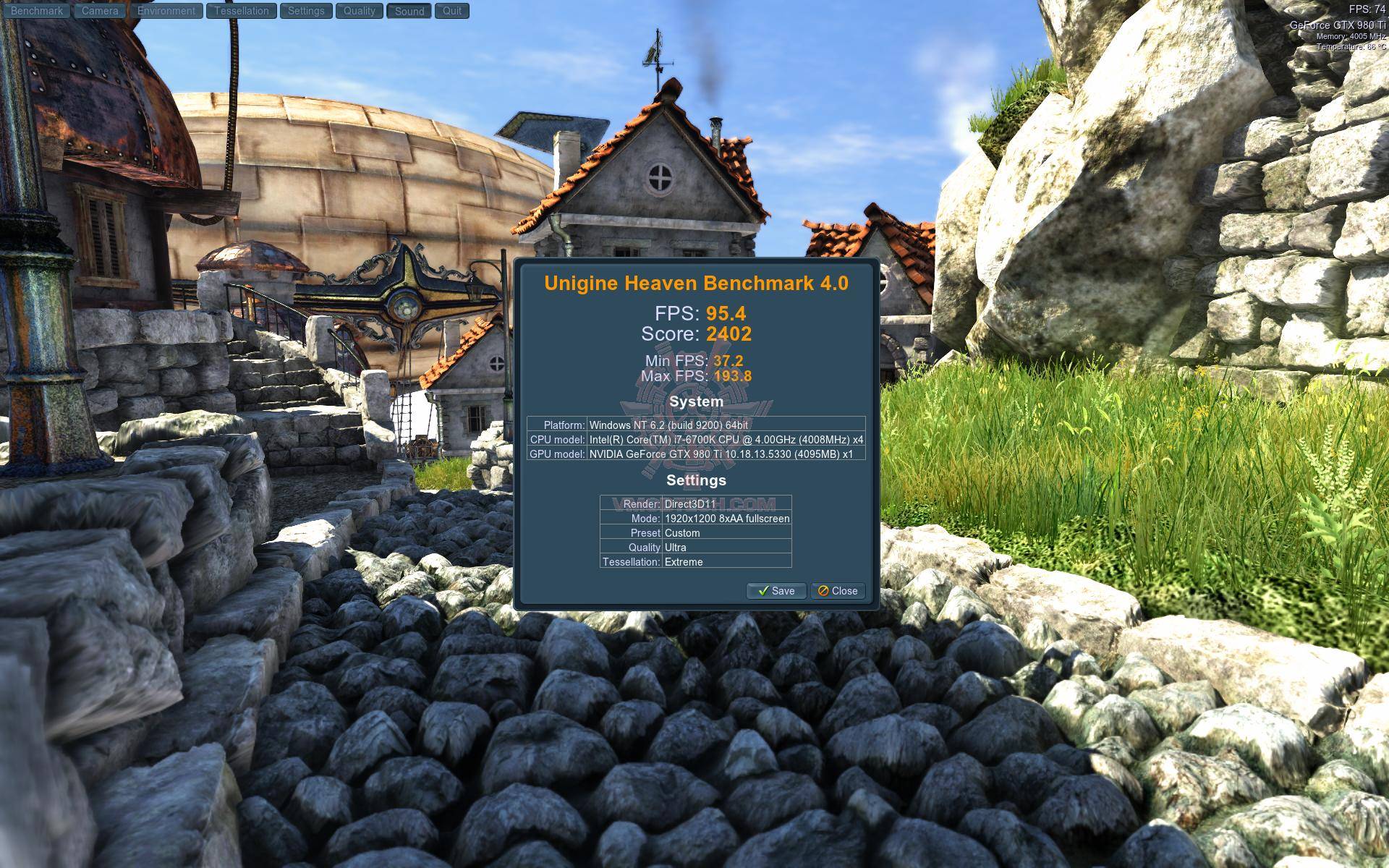Close the benchmark results dialog

click(838, 591)
